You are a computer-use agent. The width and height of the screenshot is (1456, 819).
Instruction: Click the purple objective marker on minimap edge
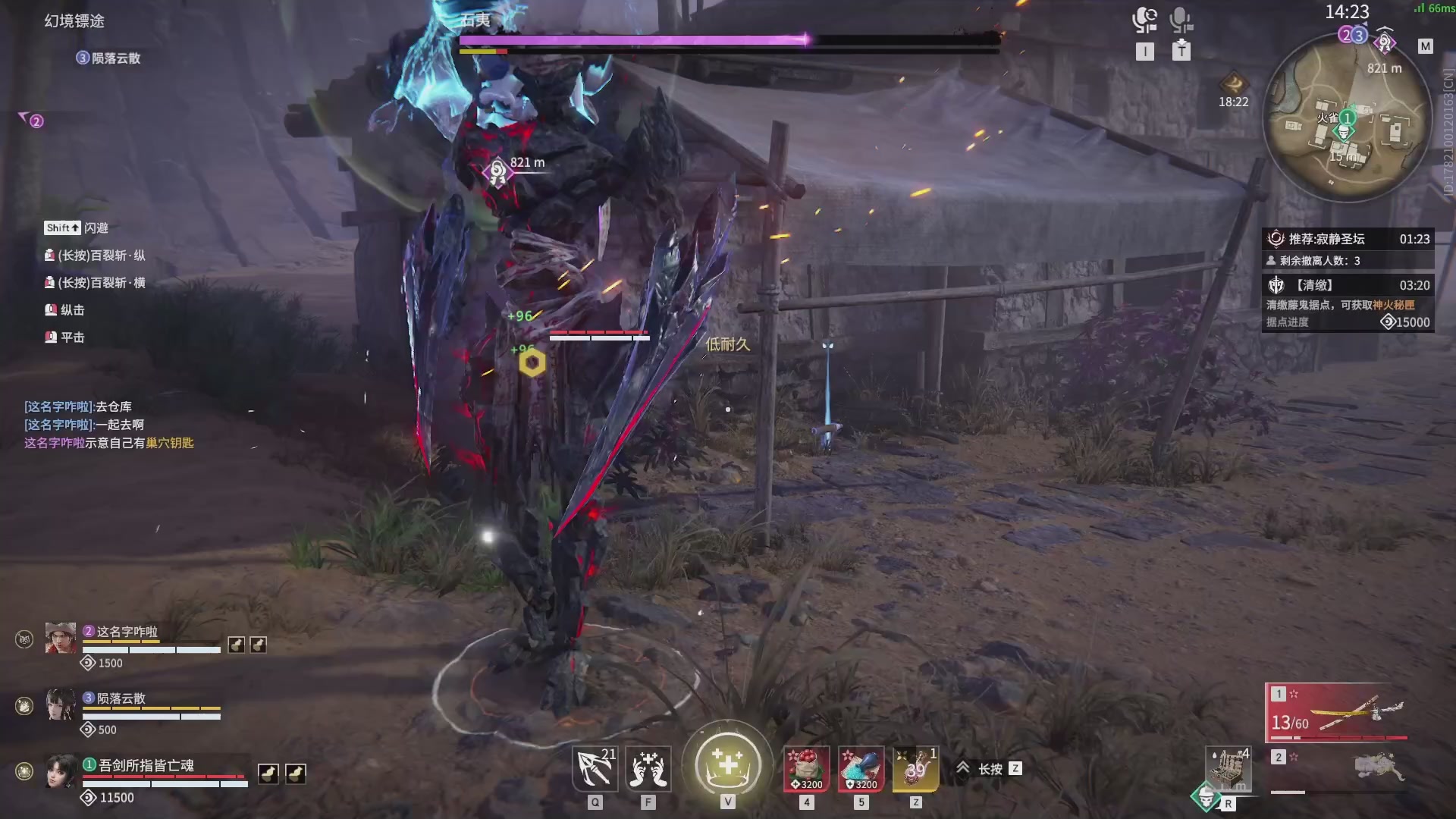[1385, 42]
